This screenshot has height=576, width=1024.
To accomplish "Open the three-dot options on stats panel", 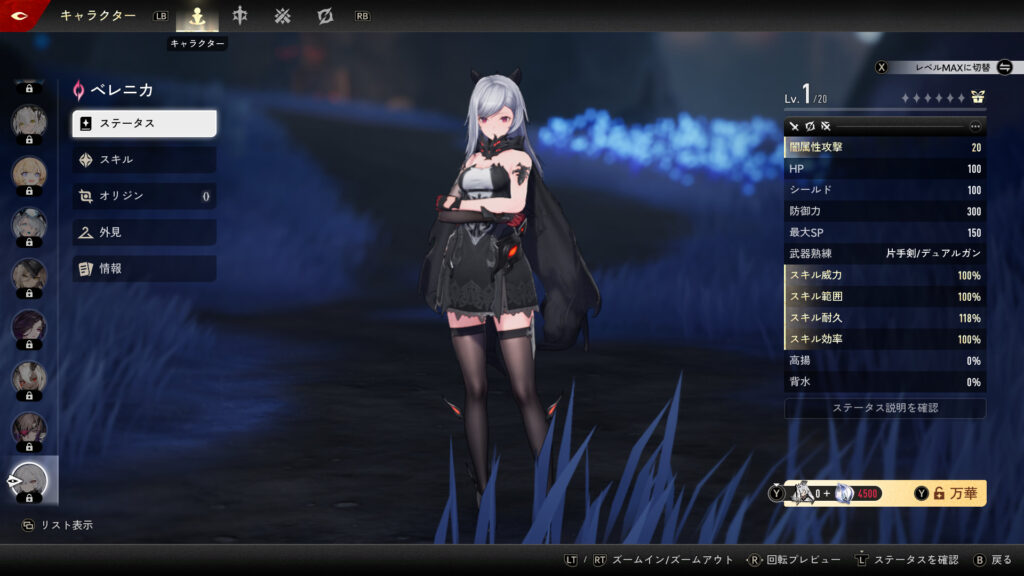I will pyautogui.click(x=975, y=126).
